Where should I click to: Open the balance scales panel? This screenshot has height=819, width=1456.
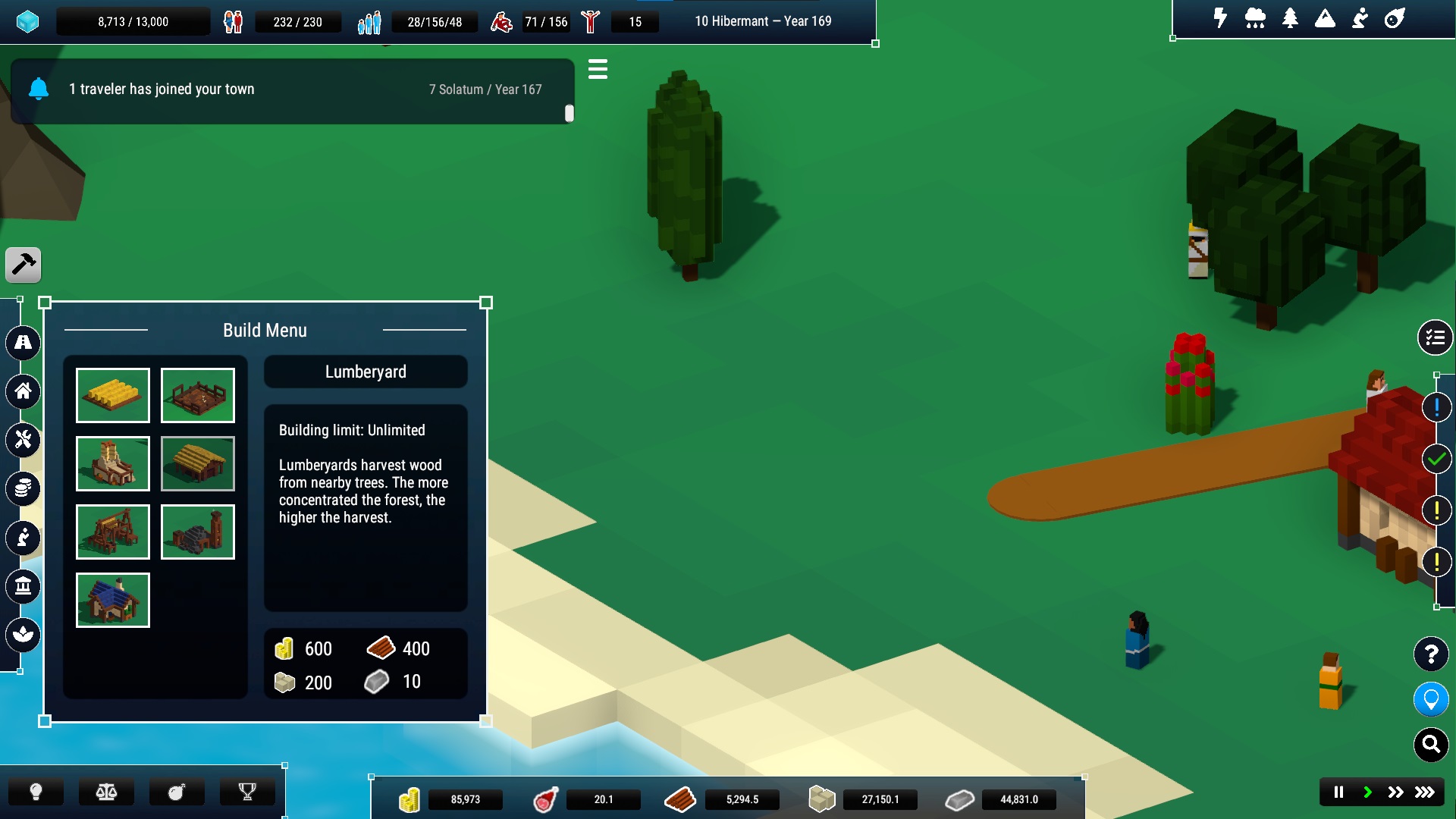[106, 792]
